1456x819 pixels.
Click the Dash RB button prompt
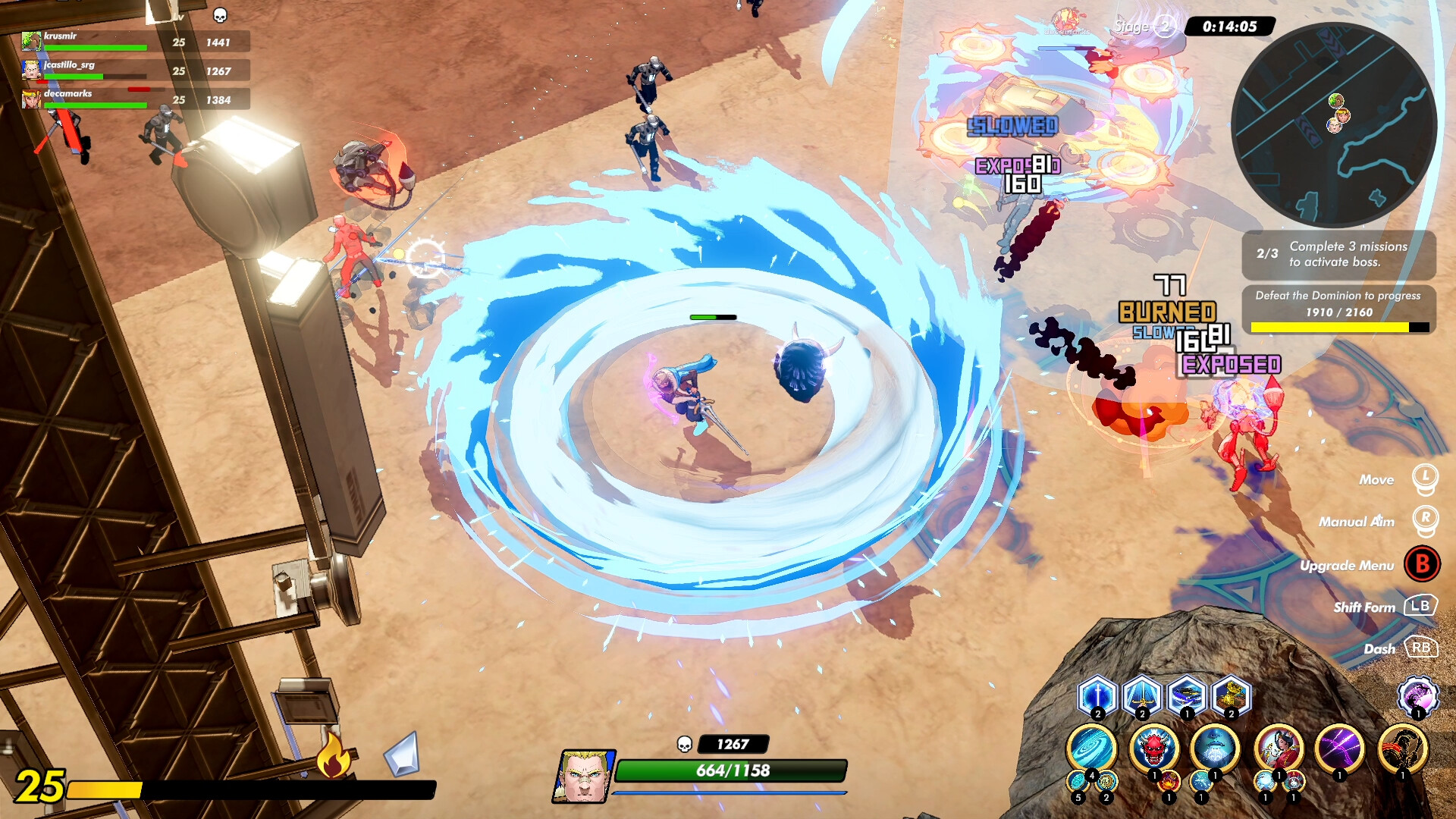pos(1423,648)
